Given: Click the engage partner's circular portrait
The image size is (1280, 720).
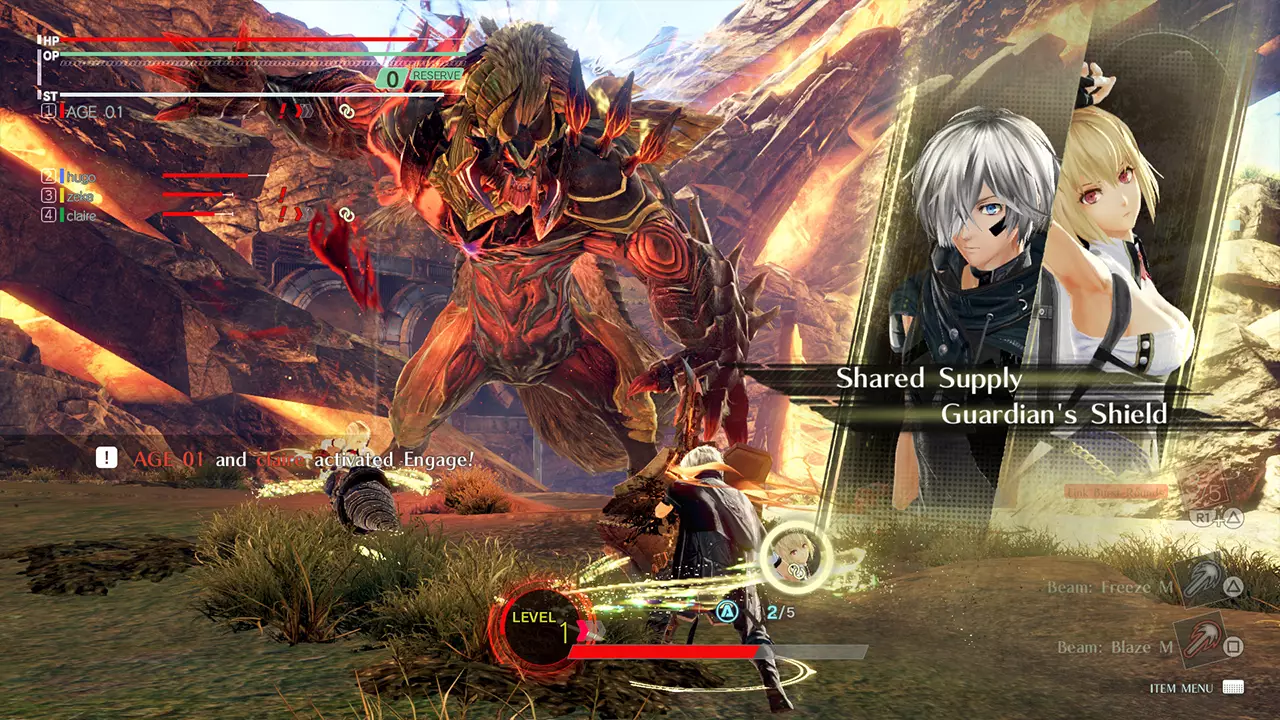Looking at the screenshot, I should coord(795,560).
